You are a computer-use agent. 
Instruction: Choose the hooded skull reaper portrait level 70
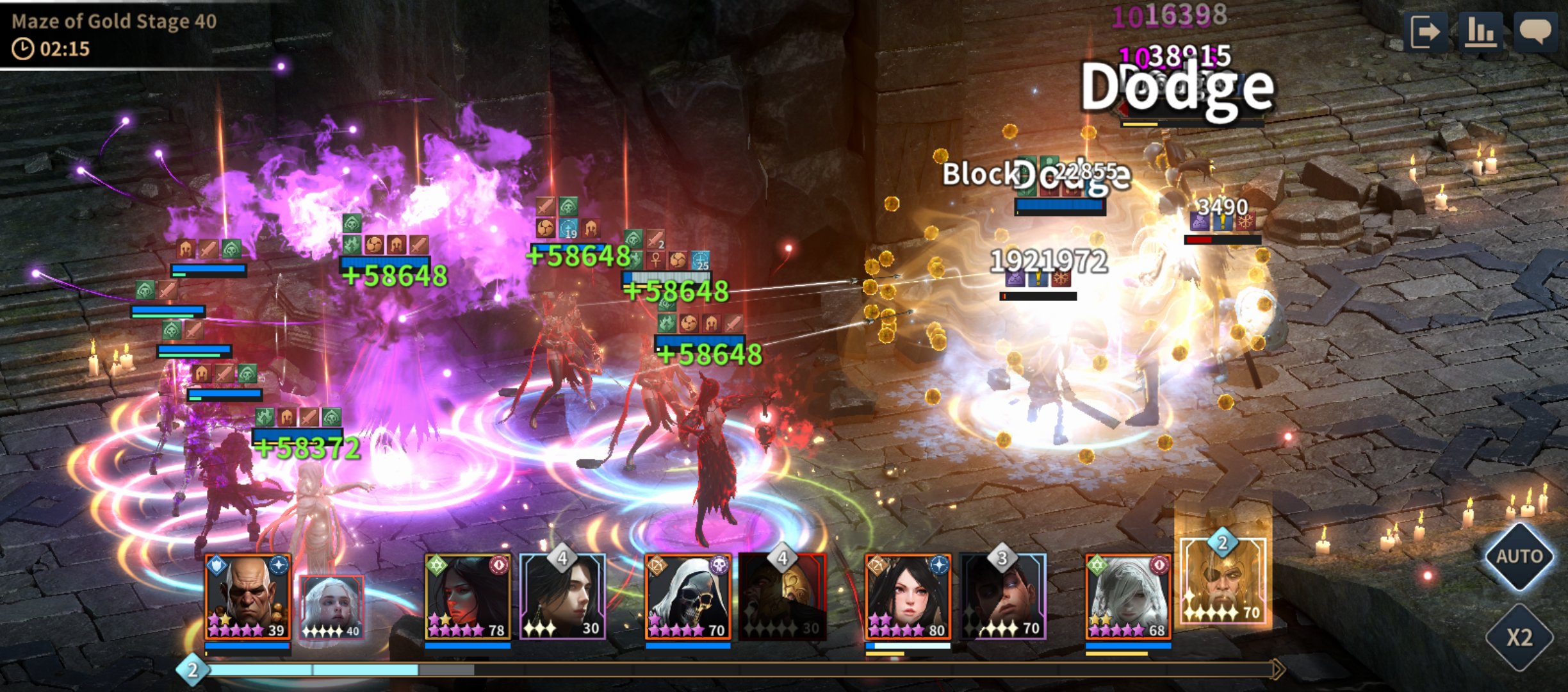[688, 597]
